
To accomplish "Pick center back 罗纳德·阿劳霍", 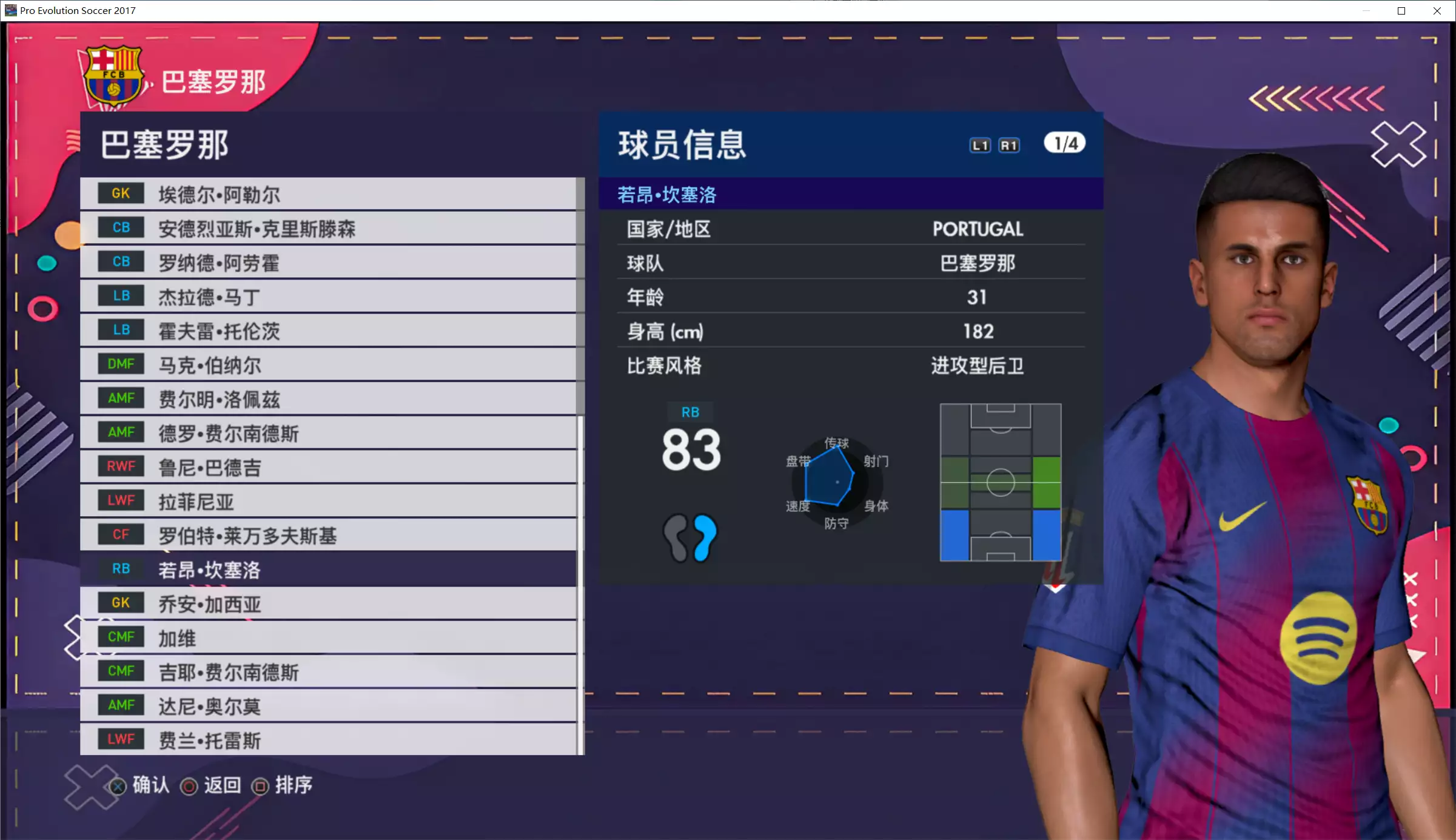I will (x=327, y=262).
